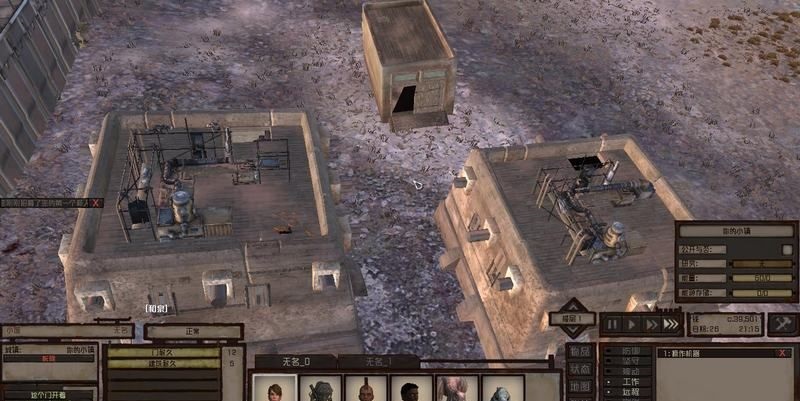
Task: Switch to the 无名_0 squad tab
Action: [294, 362]
